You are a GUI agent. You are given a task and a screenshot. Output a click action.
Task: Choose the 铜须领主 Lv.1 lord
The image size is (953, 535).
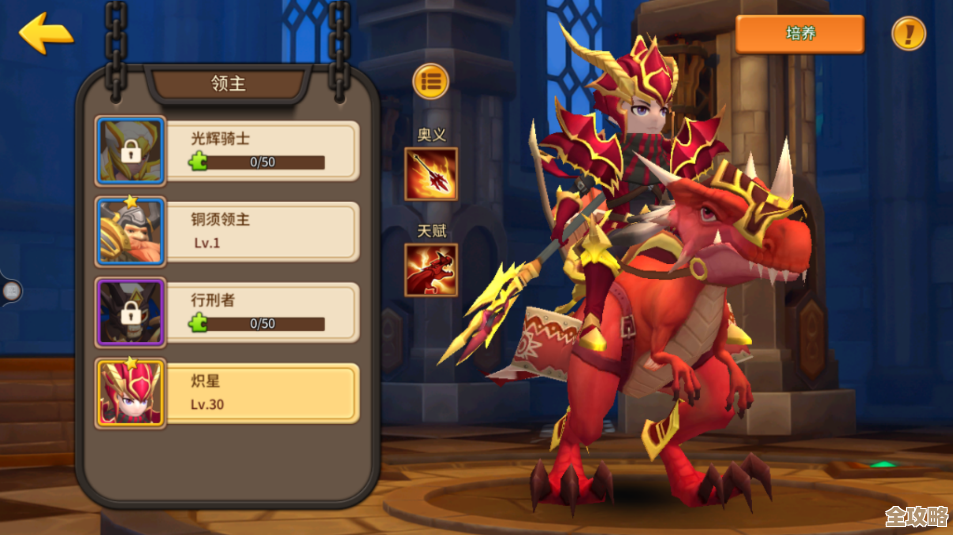point(227,231)
